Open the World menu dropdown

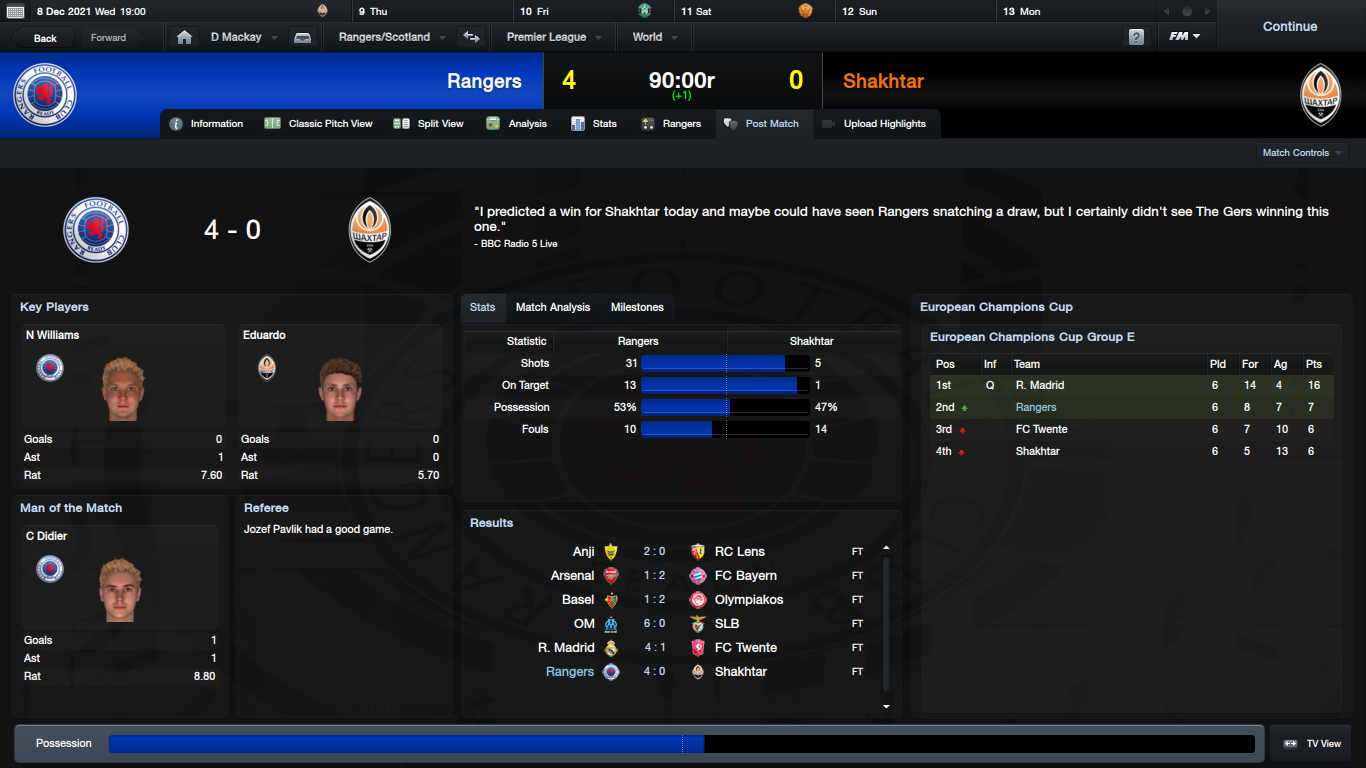click(x=654, y=37)
